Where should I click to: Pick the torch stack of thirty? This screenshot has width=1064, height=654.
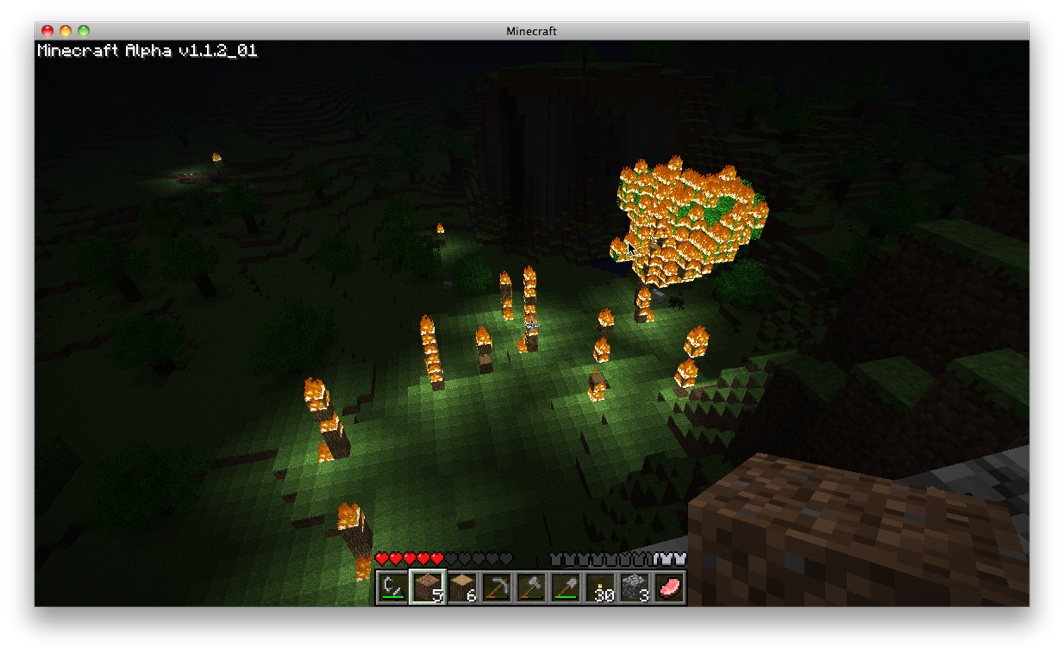pos(600,588)
